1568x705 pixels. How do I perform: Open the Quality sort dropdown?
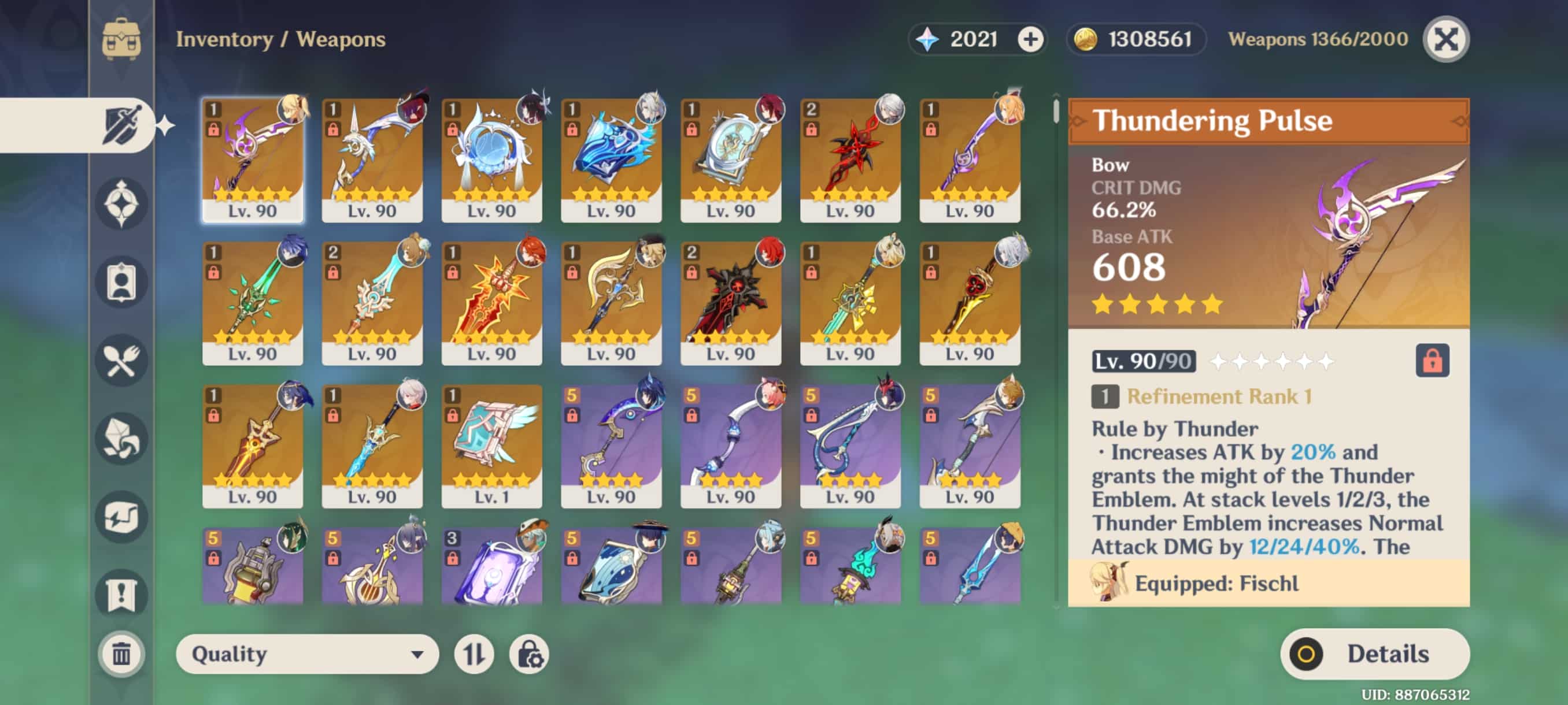click(x=307, y=654)
